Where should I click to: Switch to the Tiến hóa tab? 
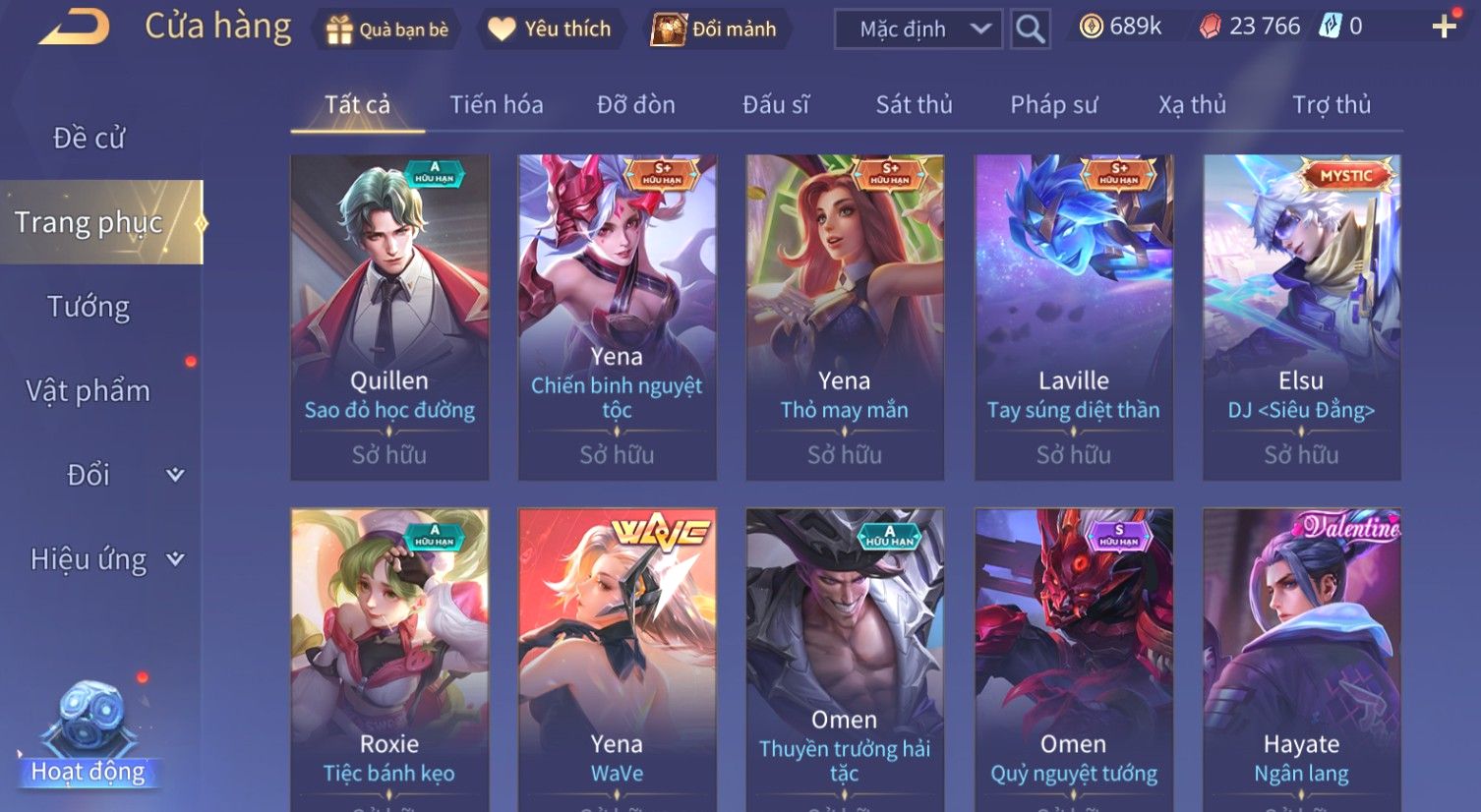496,105
